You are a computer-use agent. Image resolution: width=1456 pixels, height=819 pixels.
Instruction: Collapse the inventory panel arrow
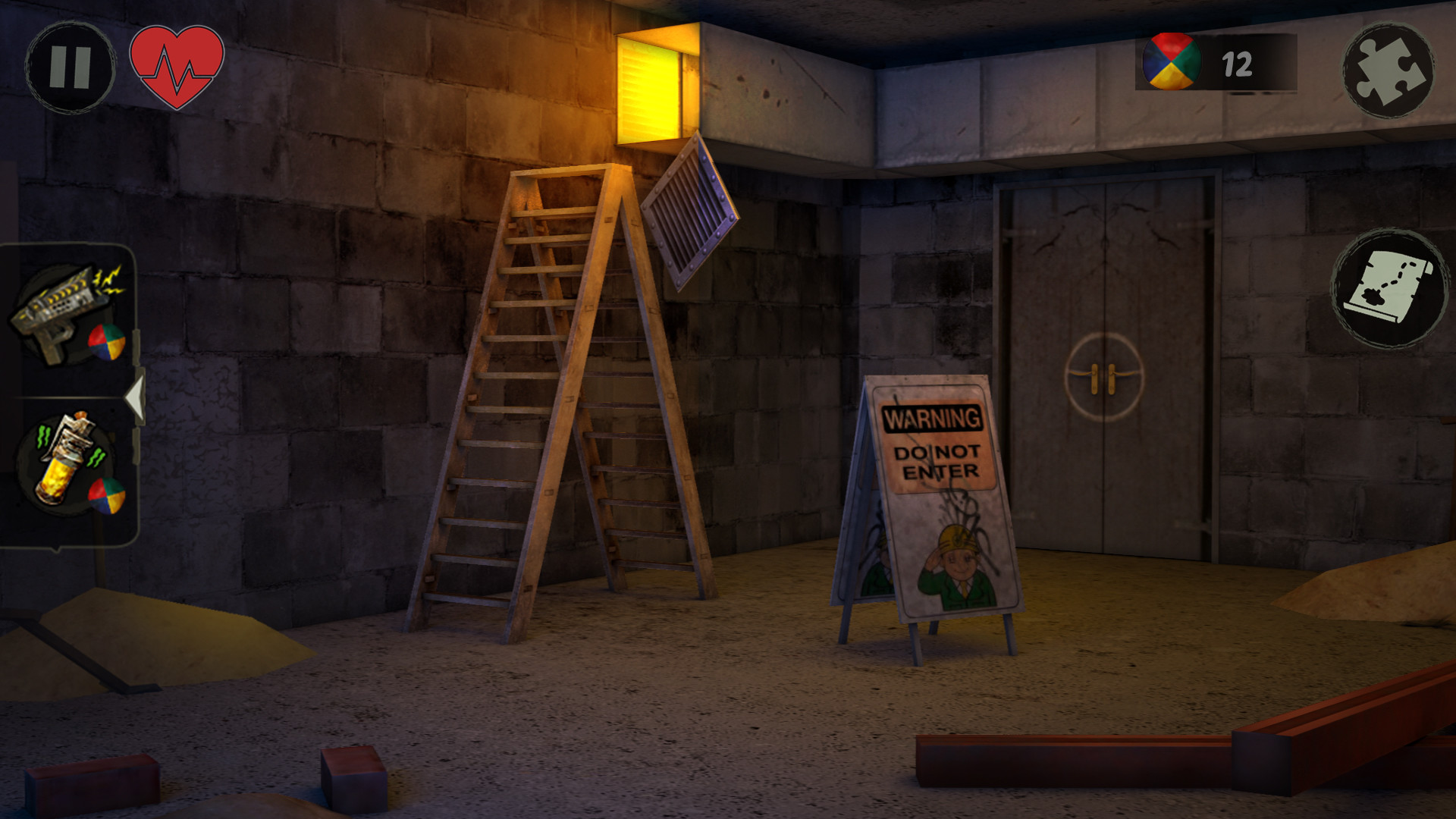pos(136,394)
